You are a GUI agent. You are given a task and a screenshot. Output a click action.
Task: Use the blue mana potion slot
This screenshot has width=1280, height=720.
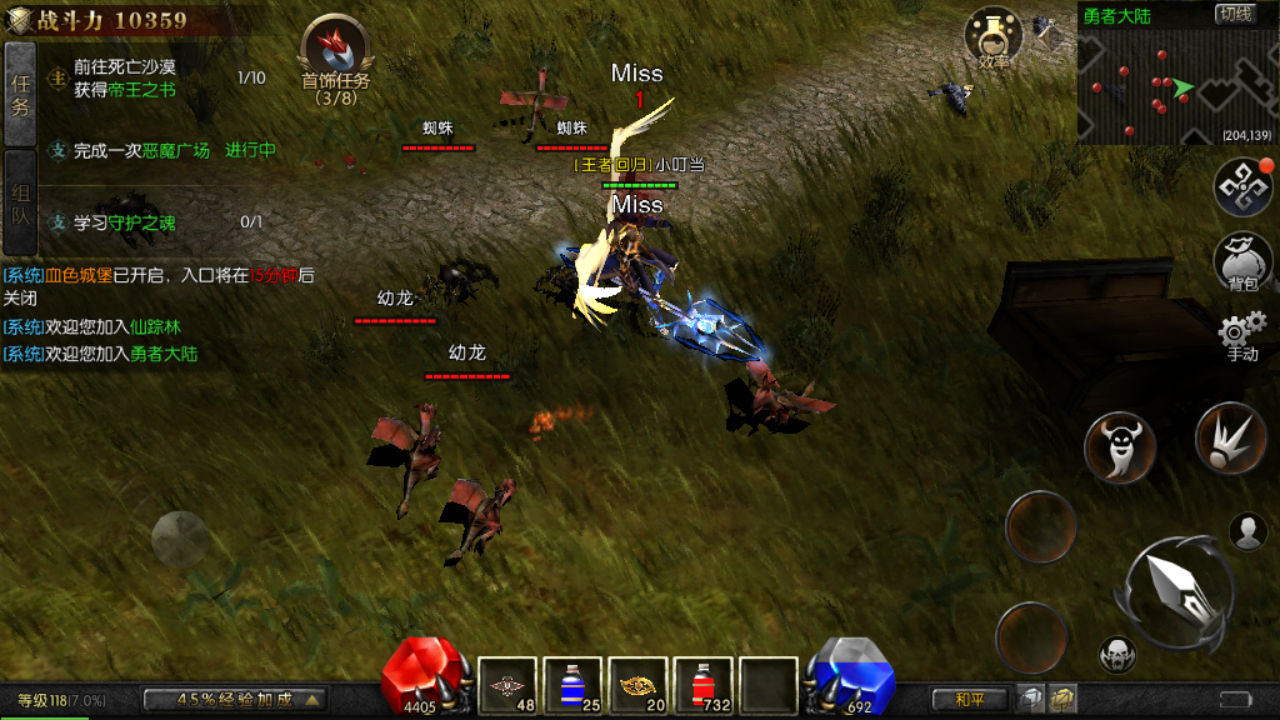(x=572, y=686)
